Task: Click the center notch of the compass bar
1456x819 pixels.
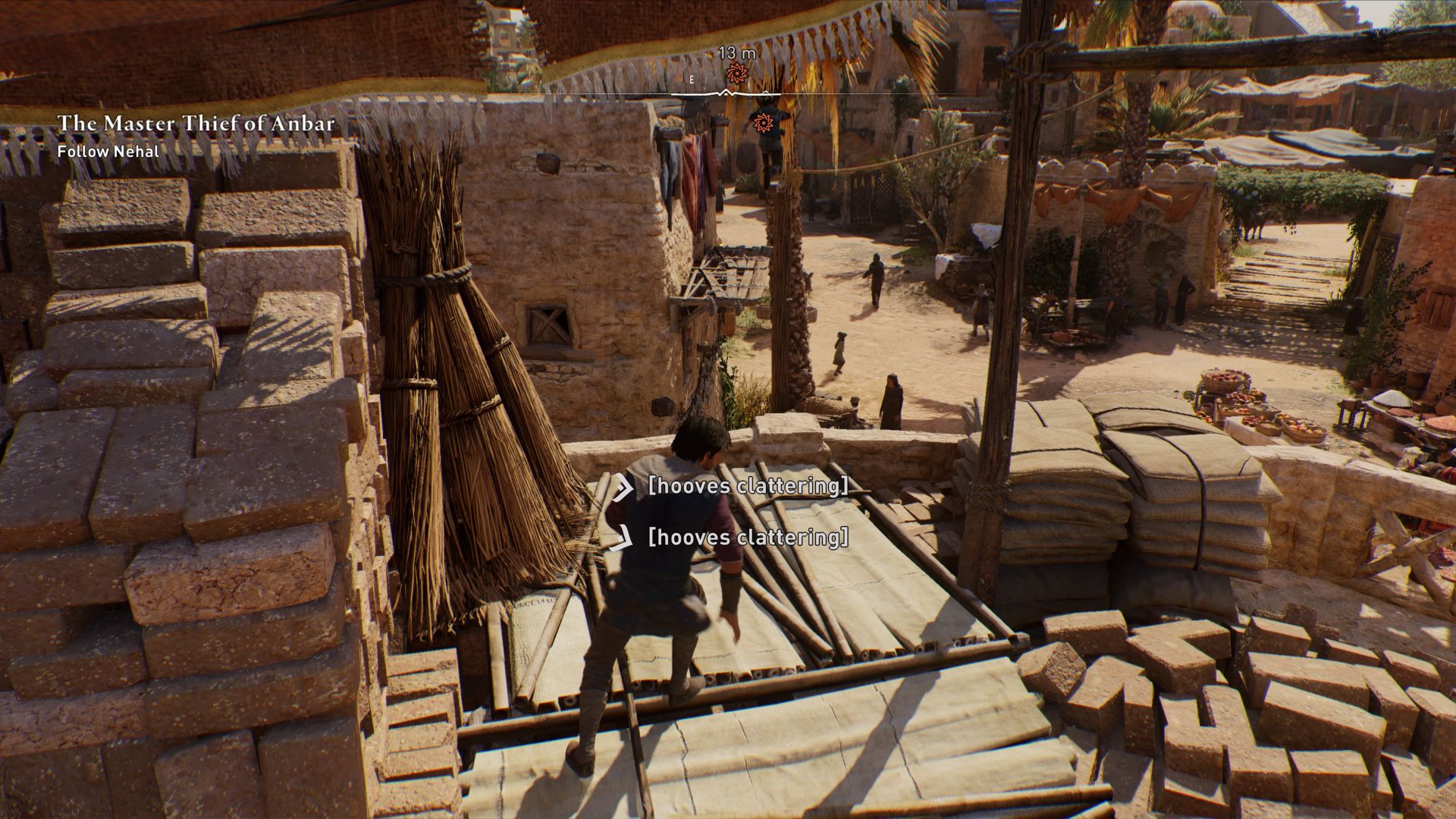Action: [726, 92]
